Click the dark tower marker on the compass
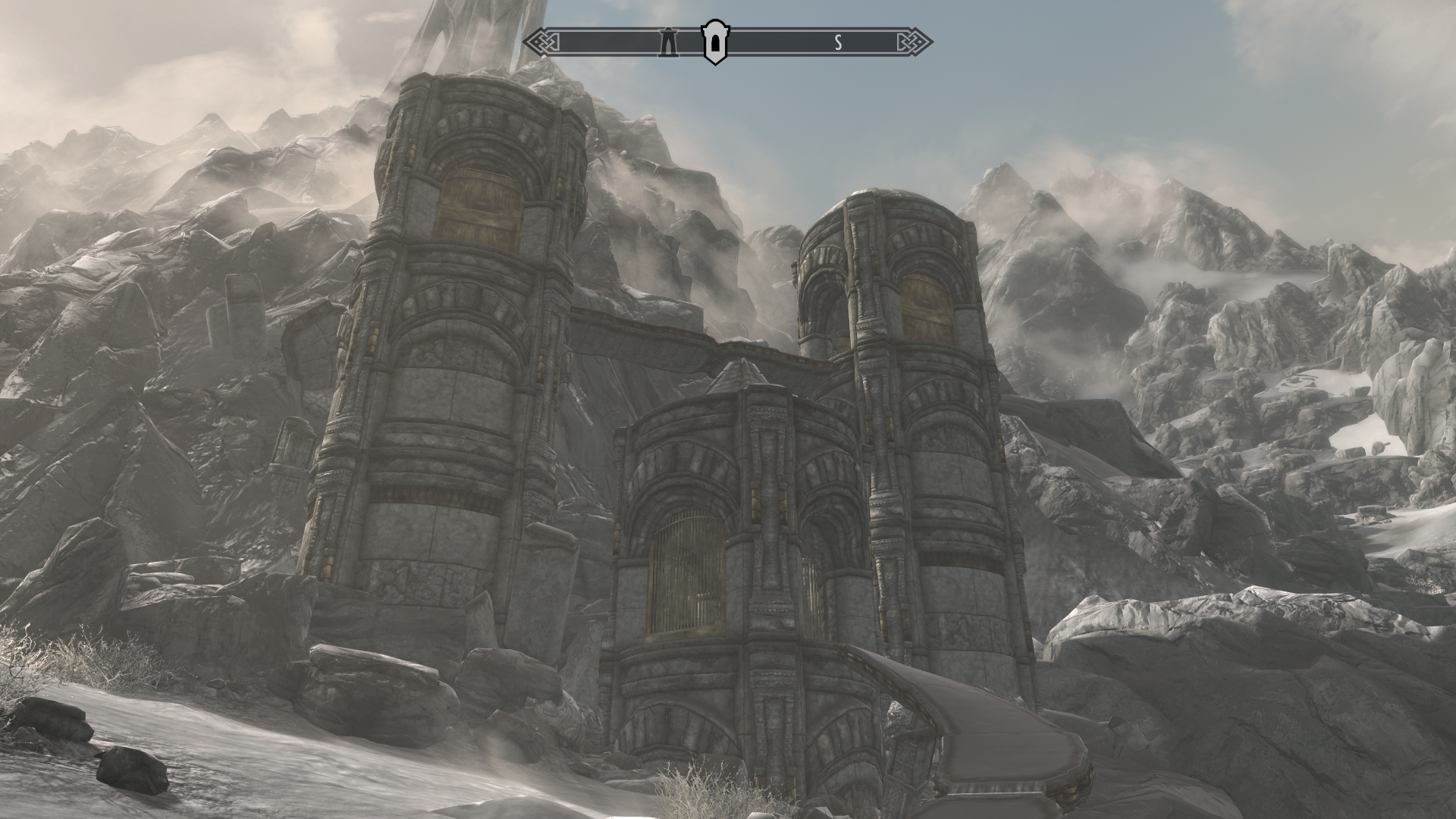The height and width of the screenshot is (819, 1456). pos(670,42)
